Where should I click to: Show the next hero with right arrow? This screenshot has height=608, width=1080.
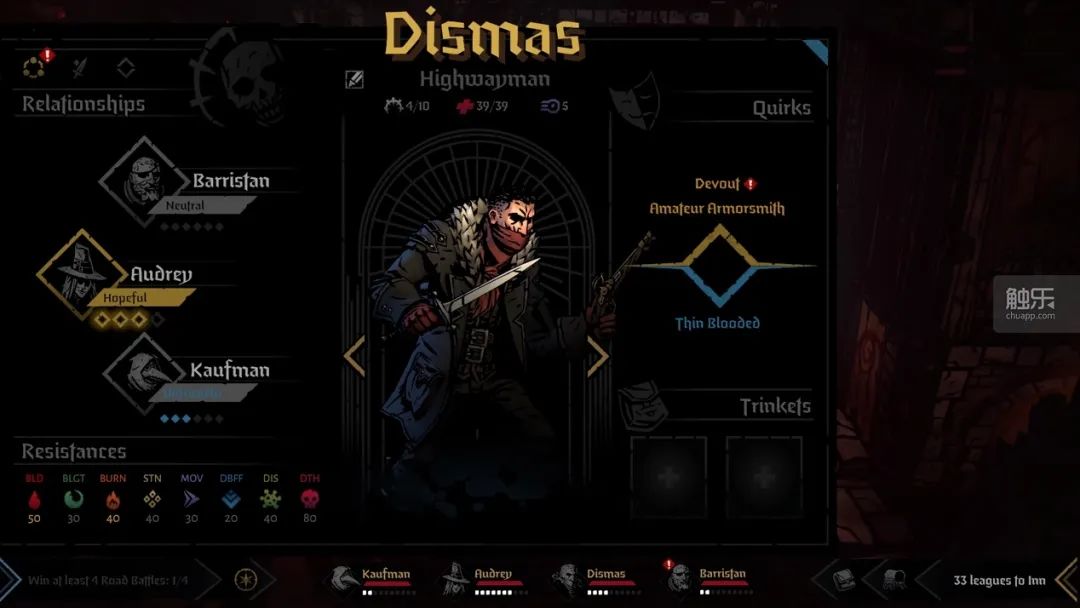[598, 356]
